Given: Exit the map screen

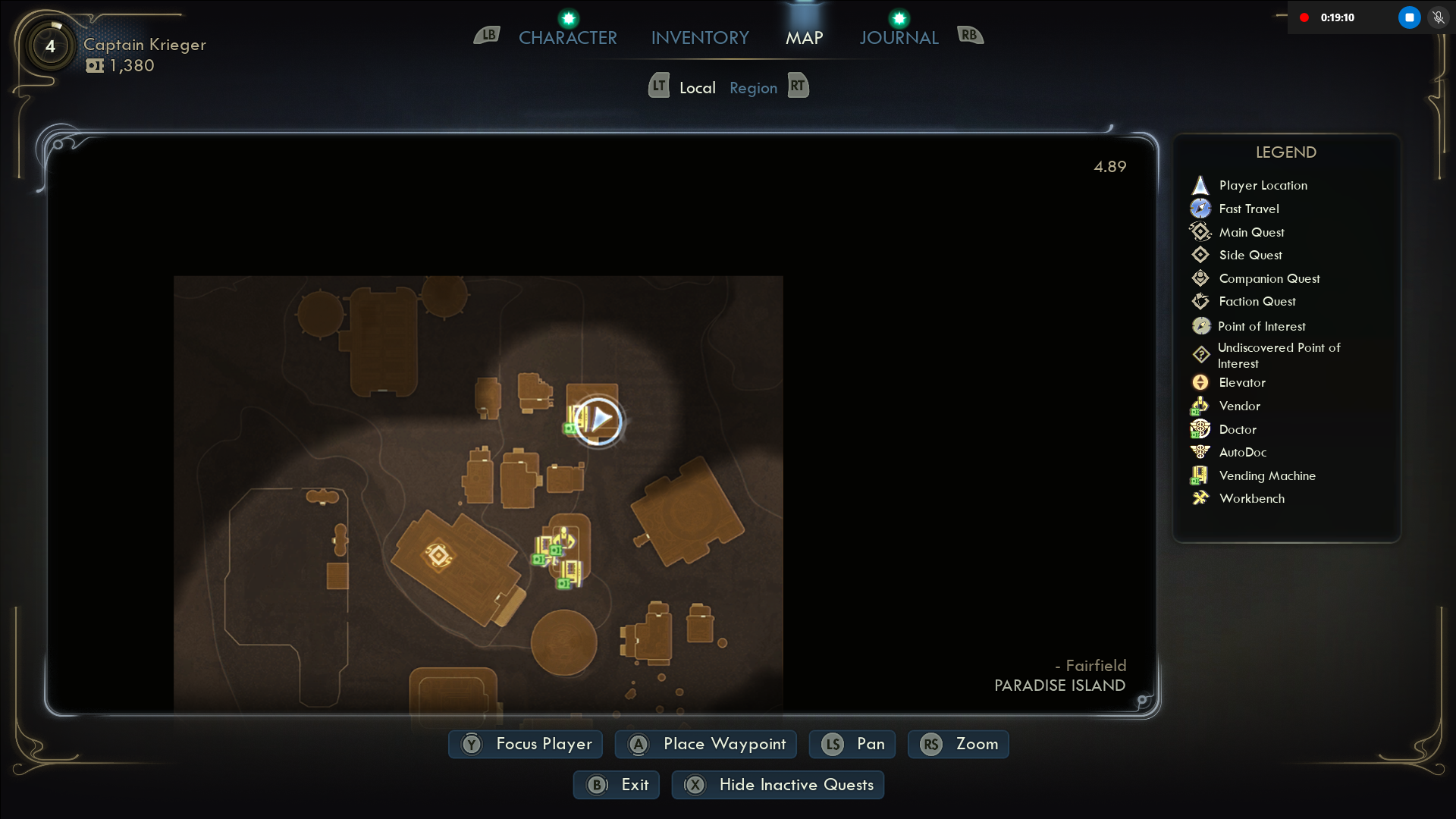Looking at the screenshot, I should click(617, 785).
